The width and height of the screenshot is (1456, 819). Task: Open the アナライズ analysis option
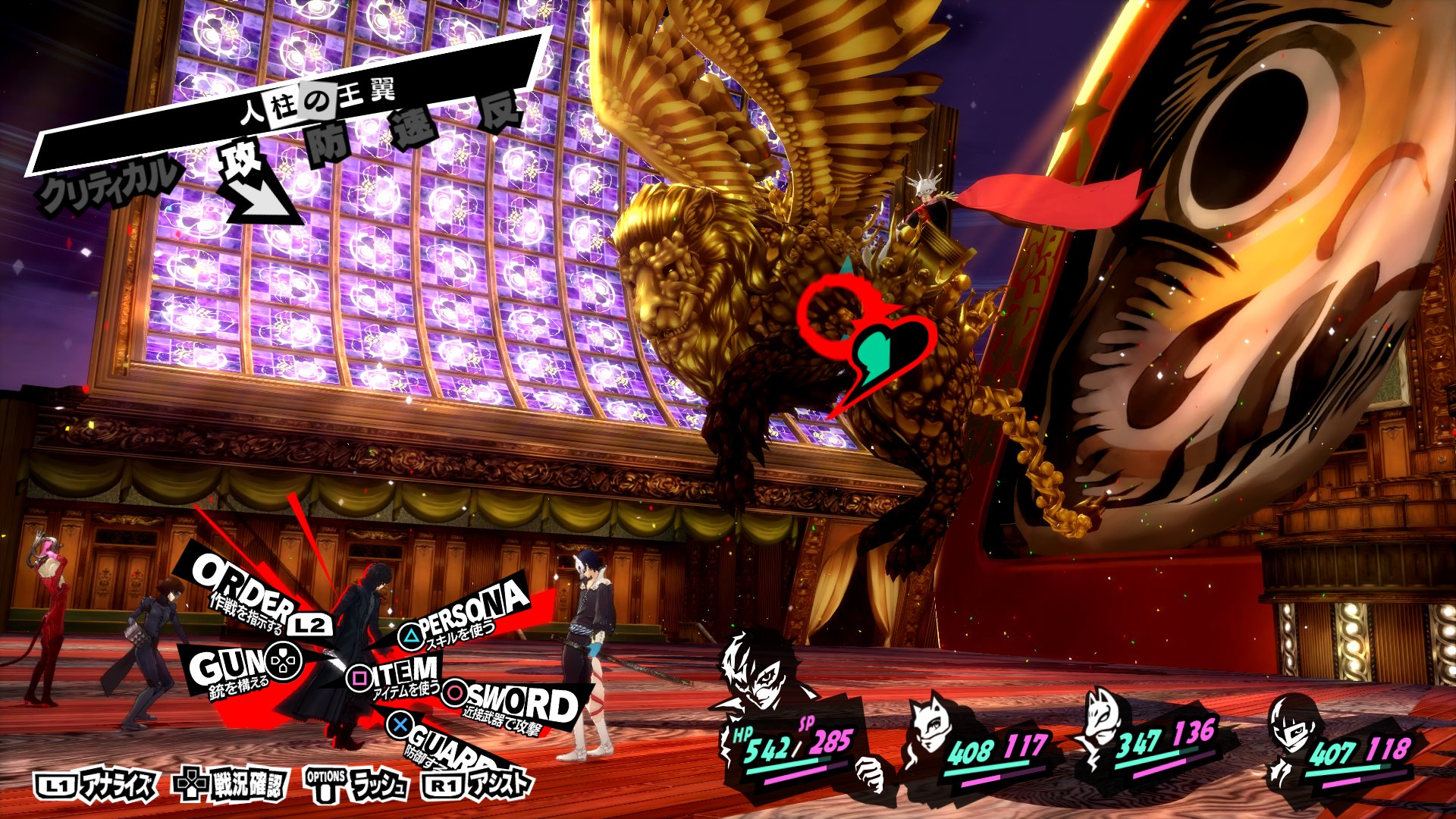(x=97, y=786)
